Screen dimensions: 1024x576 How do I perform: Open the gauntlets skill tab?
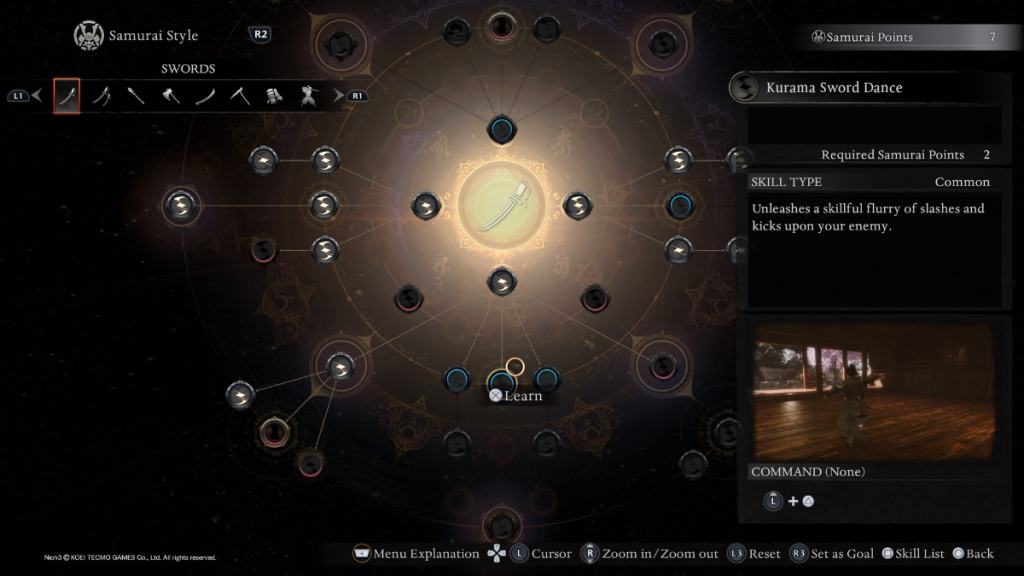(x=274, y=96)
